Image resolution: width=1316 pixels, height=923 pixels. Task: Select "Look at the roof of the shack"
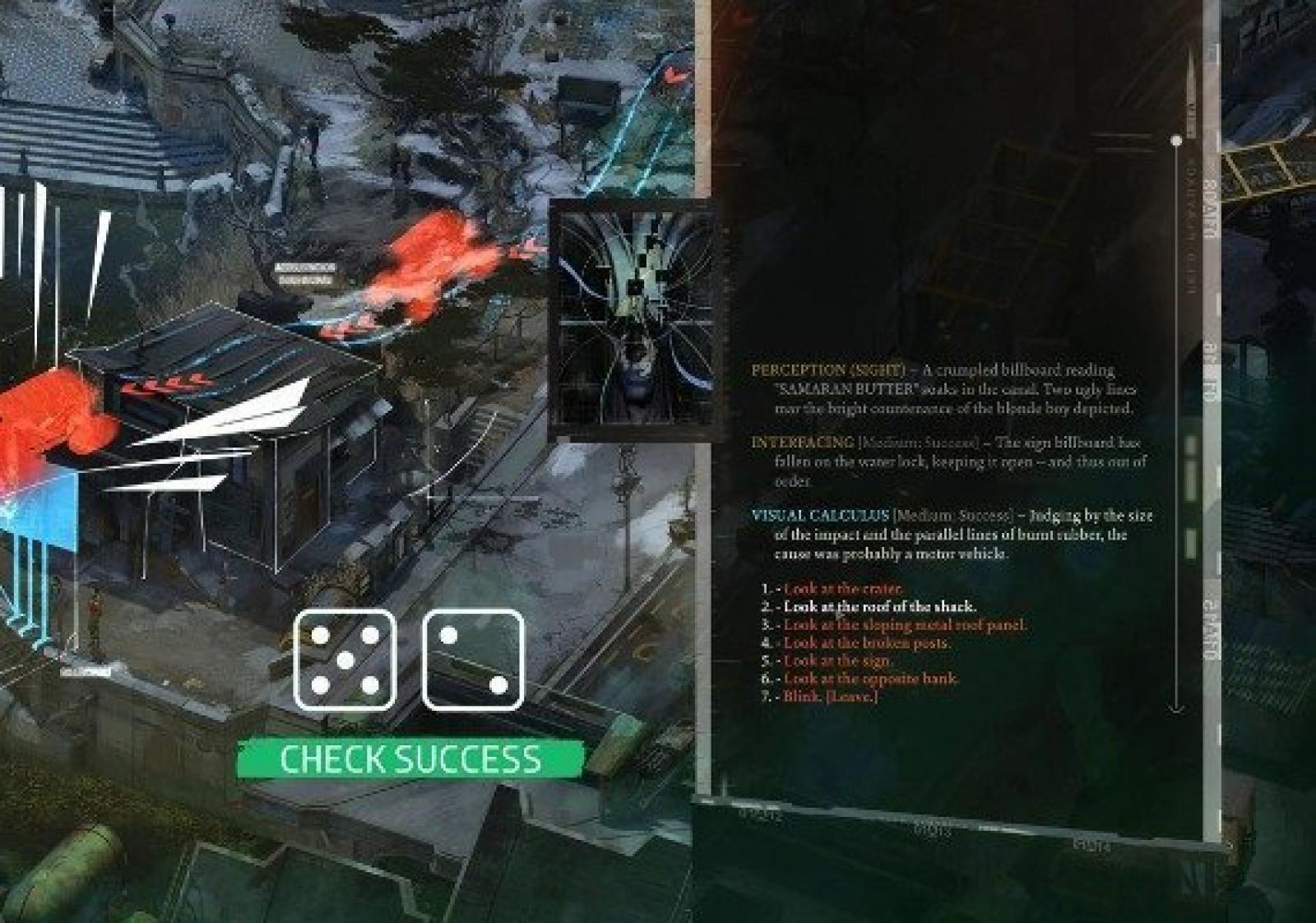879,607
